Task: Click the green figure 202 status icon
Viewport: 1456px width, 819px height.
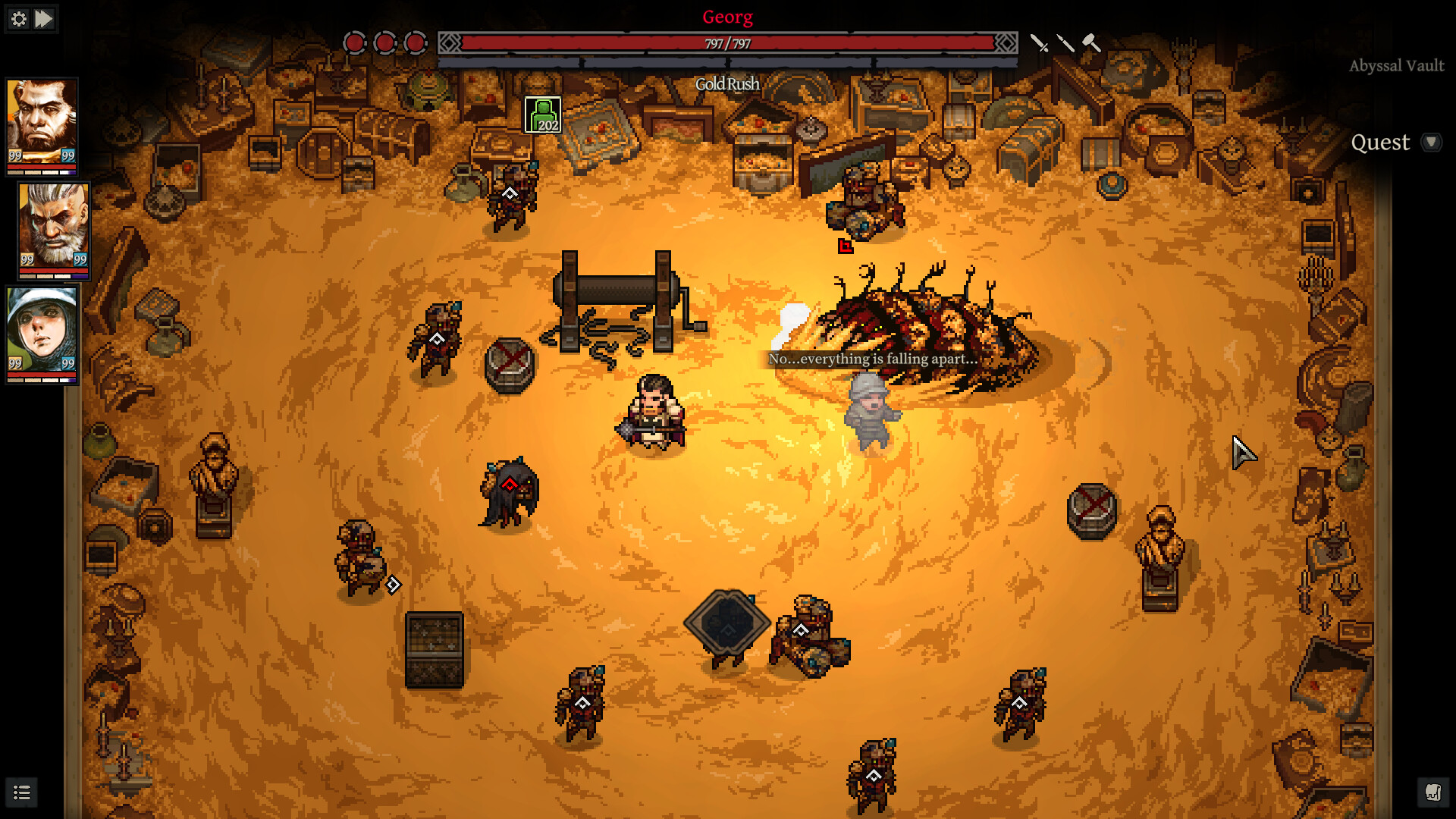Action: pos(543,115)
